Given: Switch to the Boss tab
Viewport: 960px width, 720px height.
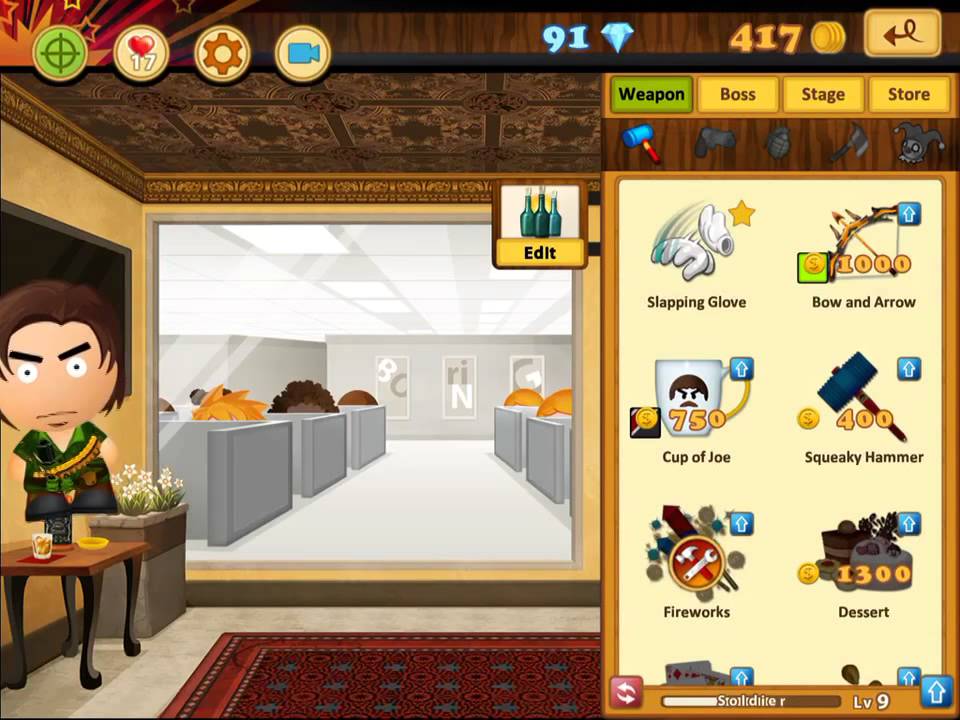Looking at the screenshot, I should (x=737, y=94).
